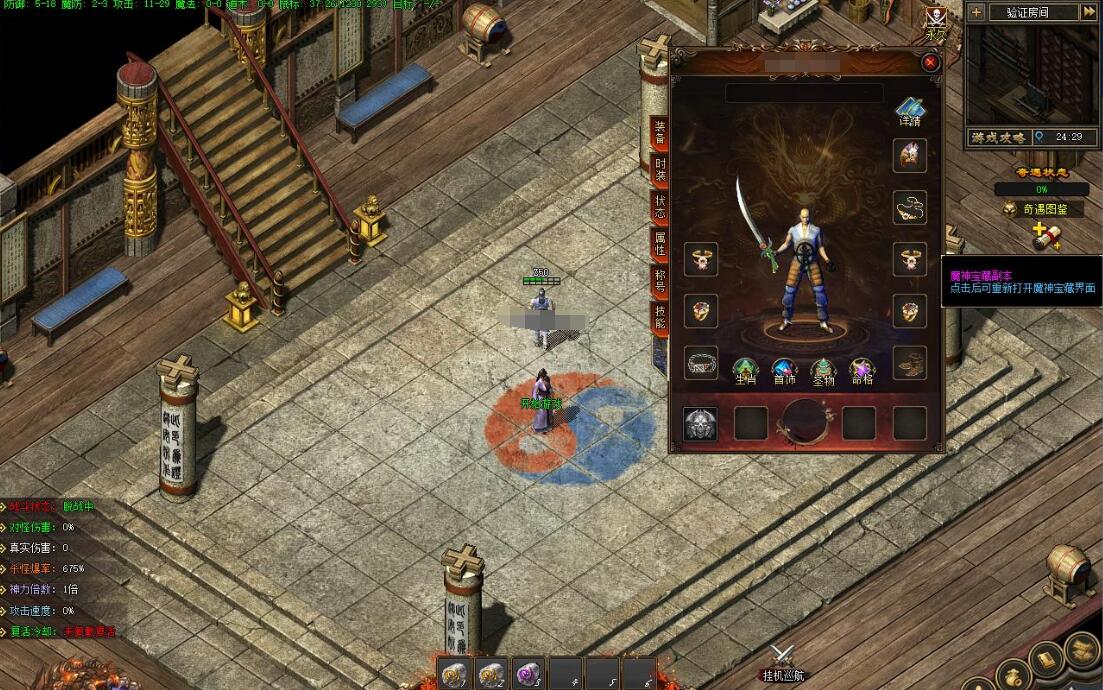Click the boots equipment slot
This screenshot has height=690, width=1103.
pos(909,363)
